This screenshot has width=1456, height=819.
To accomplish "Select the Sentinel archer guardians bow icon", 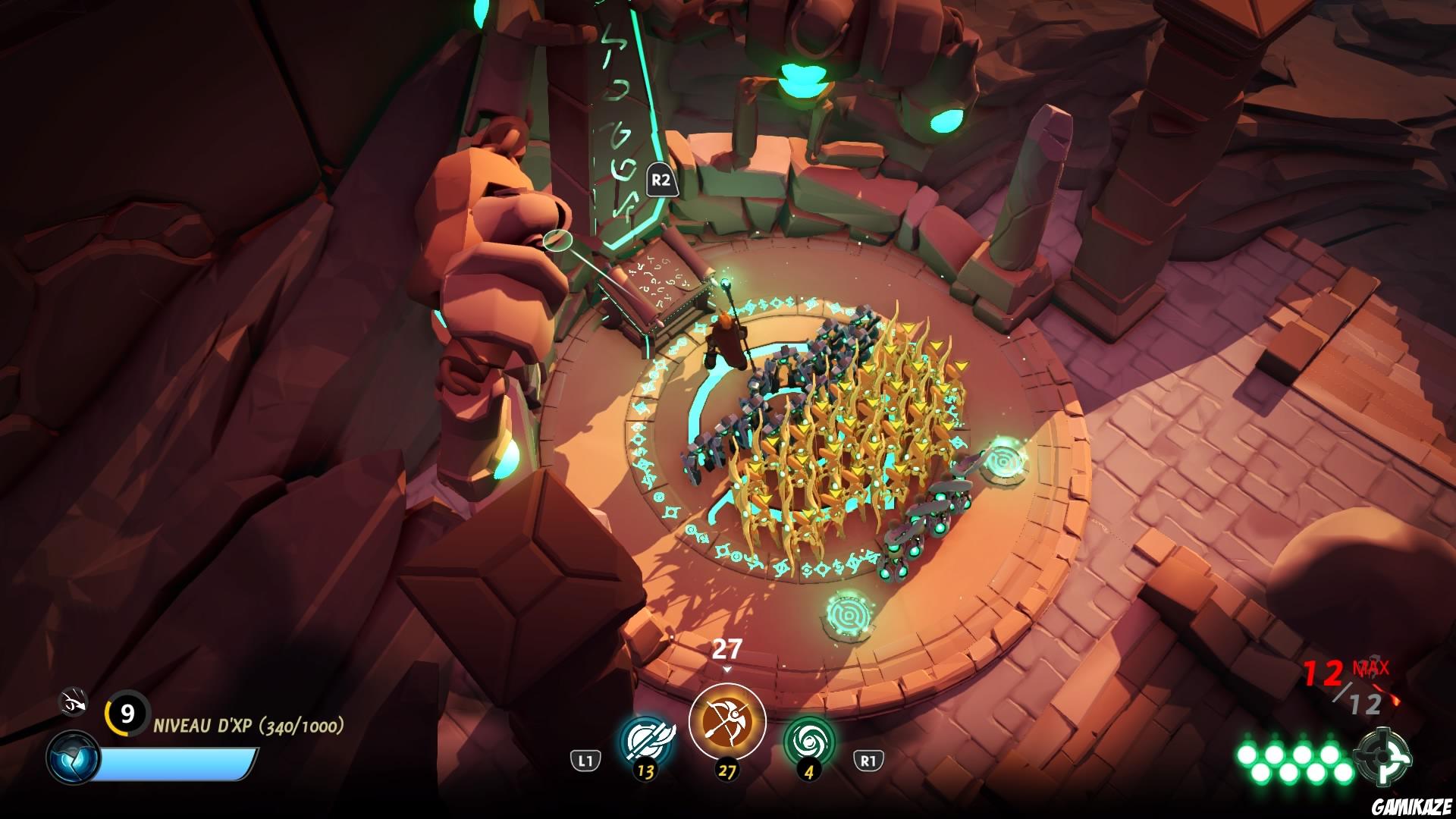I will (727, 721).
